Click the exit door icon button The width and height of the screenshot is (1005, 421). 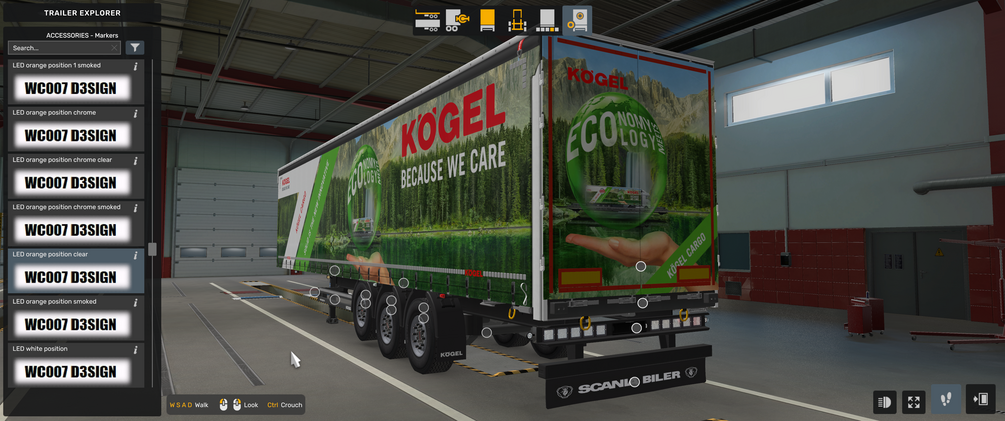point(980,399)
